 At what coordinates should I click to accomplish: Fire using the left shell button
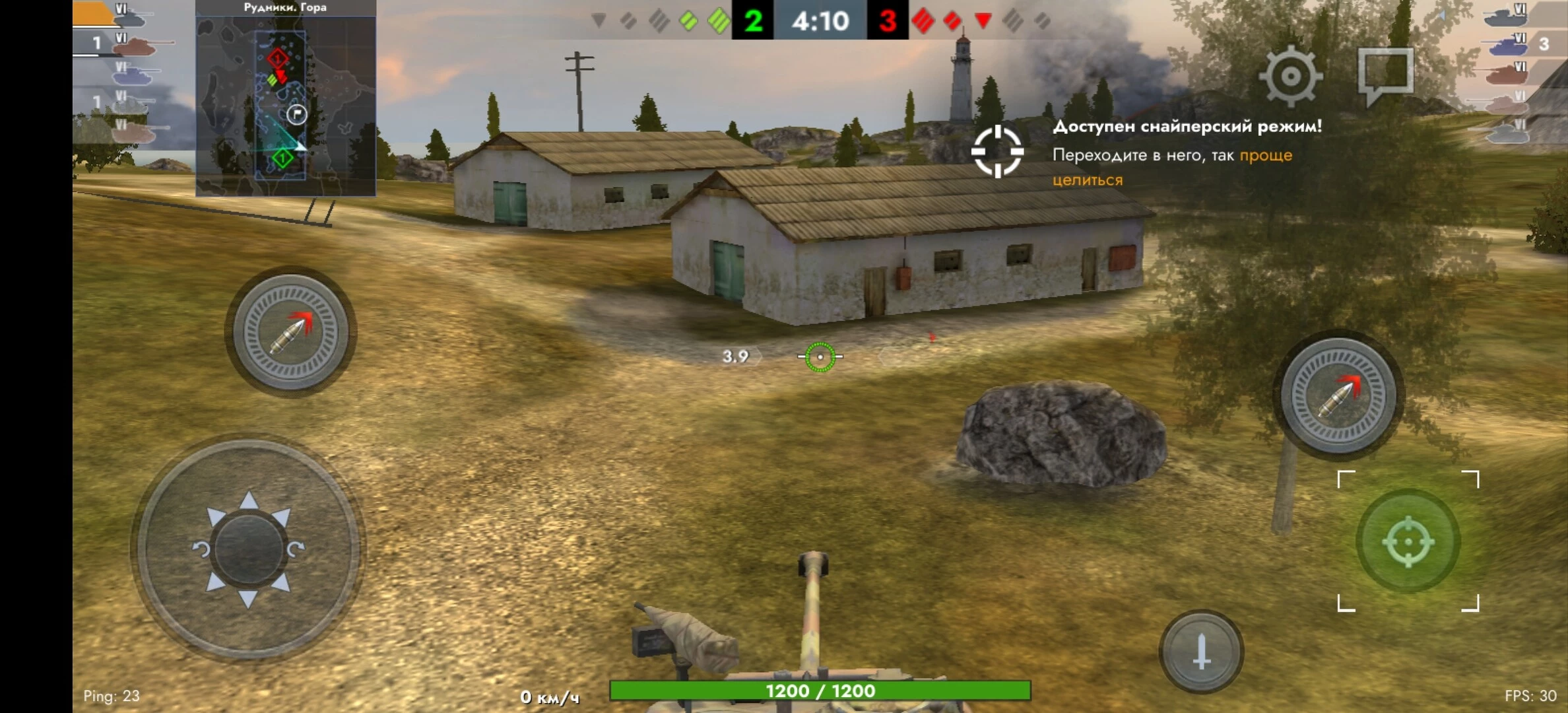pyautogui.click(x=291, y=331)
